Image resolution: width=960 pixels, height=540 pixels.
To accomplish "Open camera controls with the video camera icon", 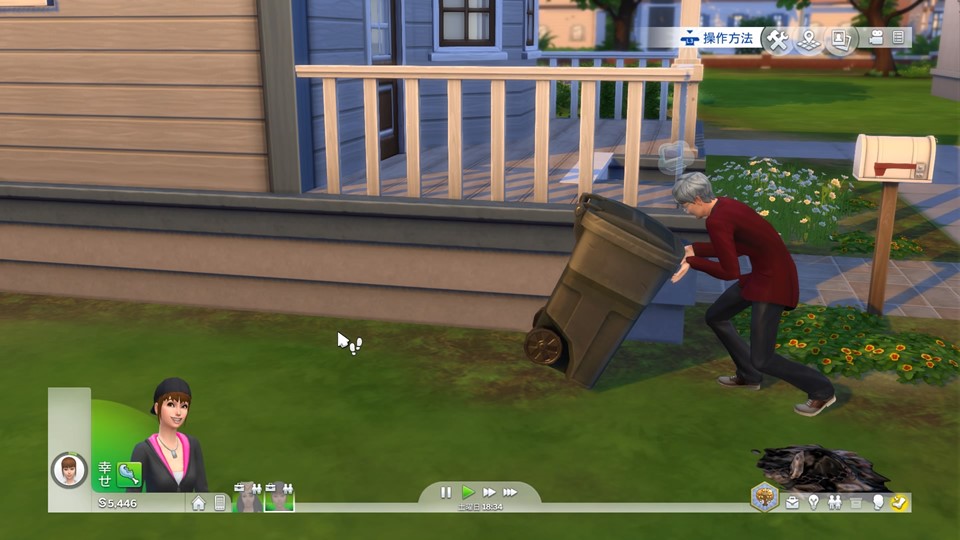I will (x=876, y=38).
